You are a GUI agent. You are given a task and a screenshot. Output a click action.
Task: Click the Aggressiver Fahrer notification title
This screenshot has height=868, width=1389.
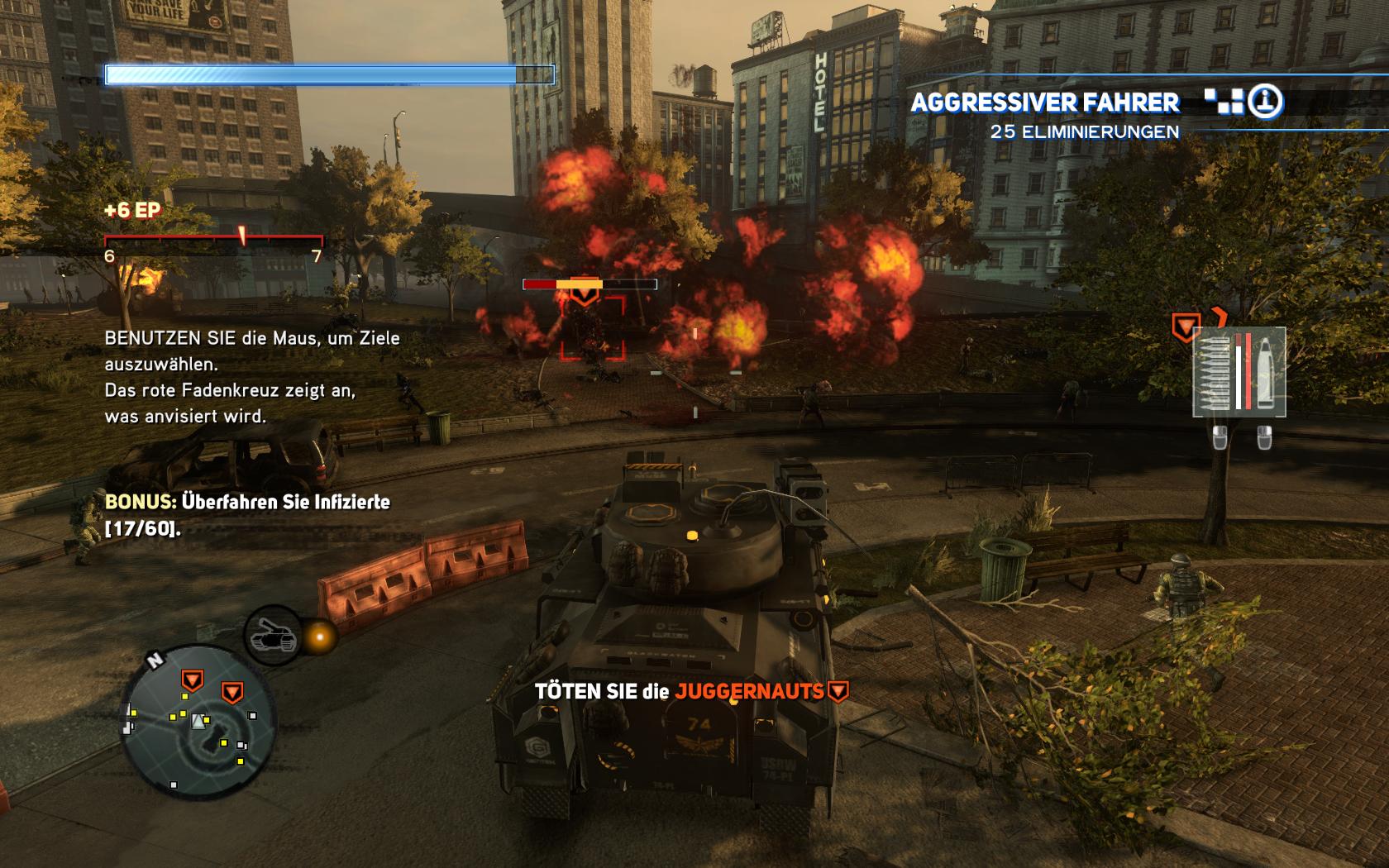(x=1045, y=103)
